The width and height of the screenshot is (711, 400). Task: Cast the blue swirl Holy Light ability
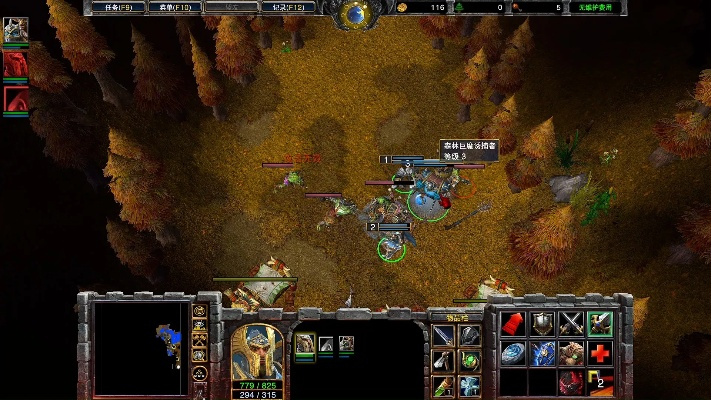click(x=513, y=353)
